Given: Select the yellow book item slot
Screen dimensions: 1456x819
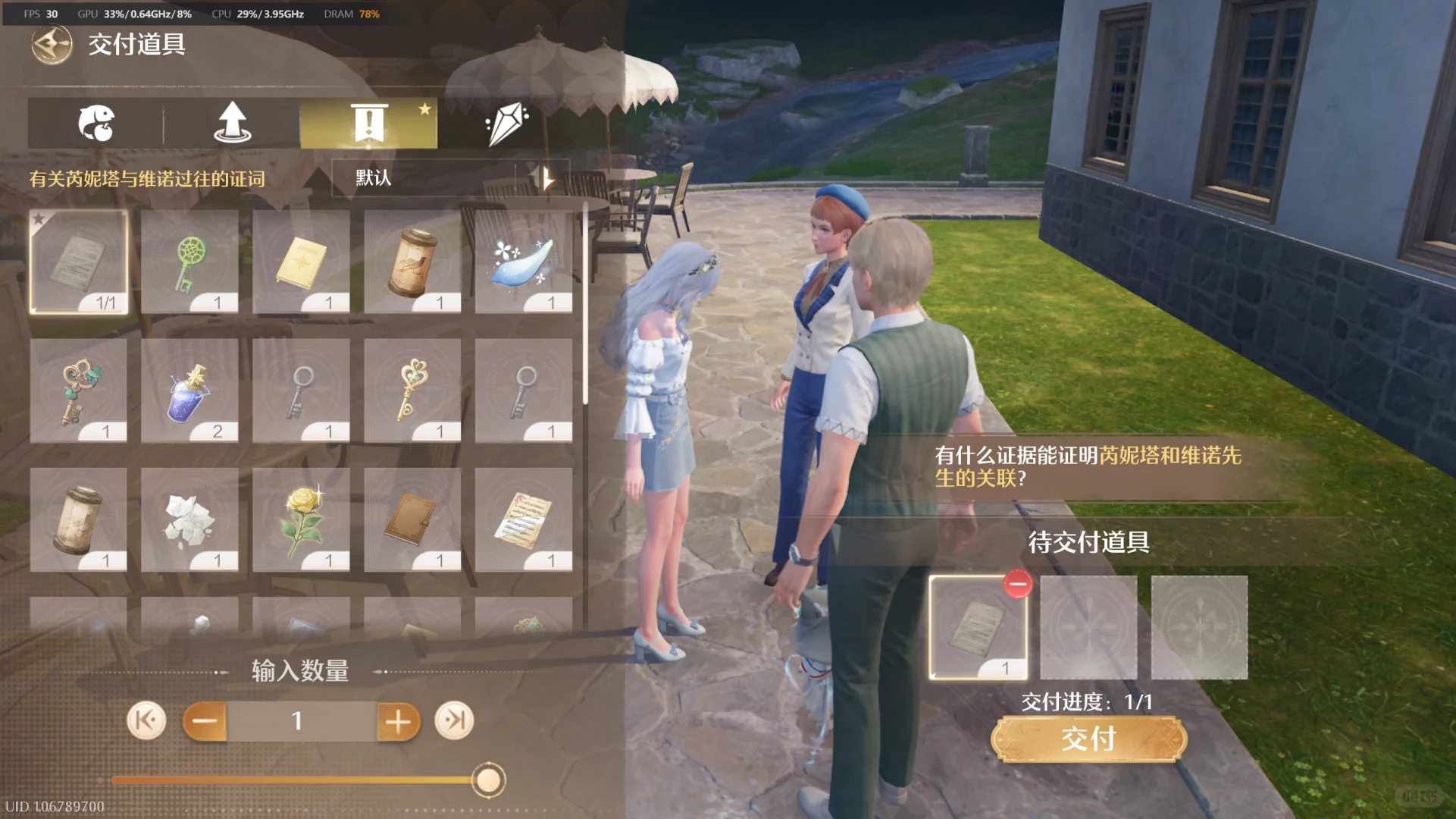Looking at the screenshot, I should point(301,262).
